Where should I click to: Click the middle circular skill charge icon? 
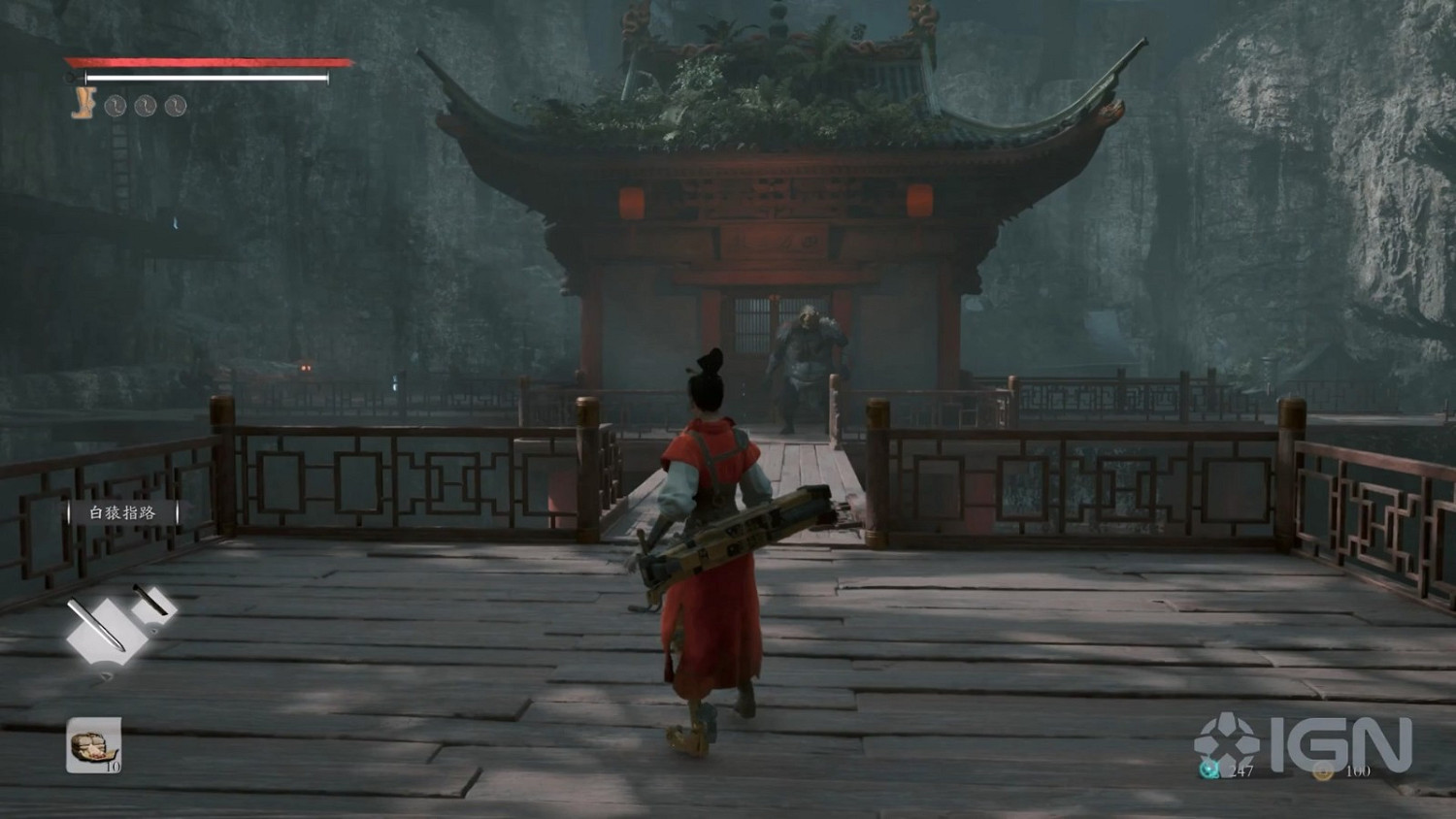pyautogui.click(x=146, y=105)
